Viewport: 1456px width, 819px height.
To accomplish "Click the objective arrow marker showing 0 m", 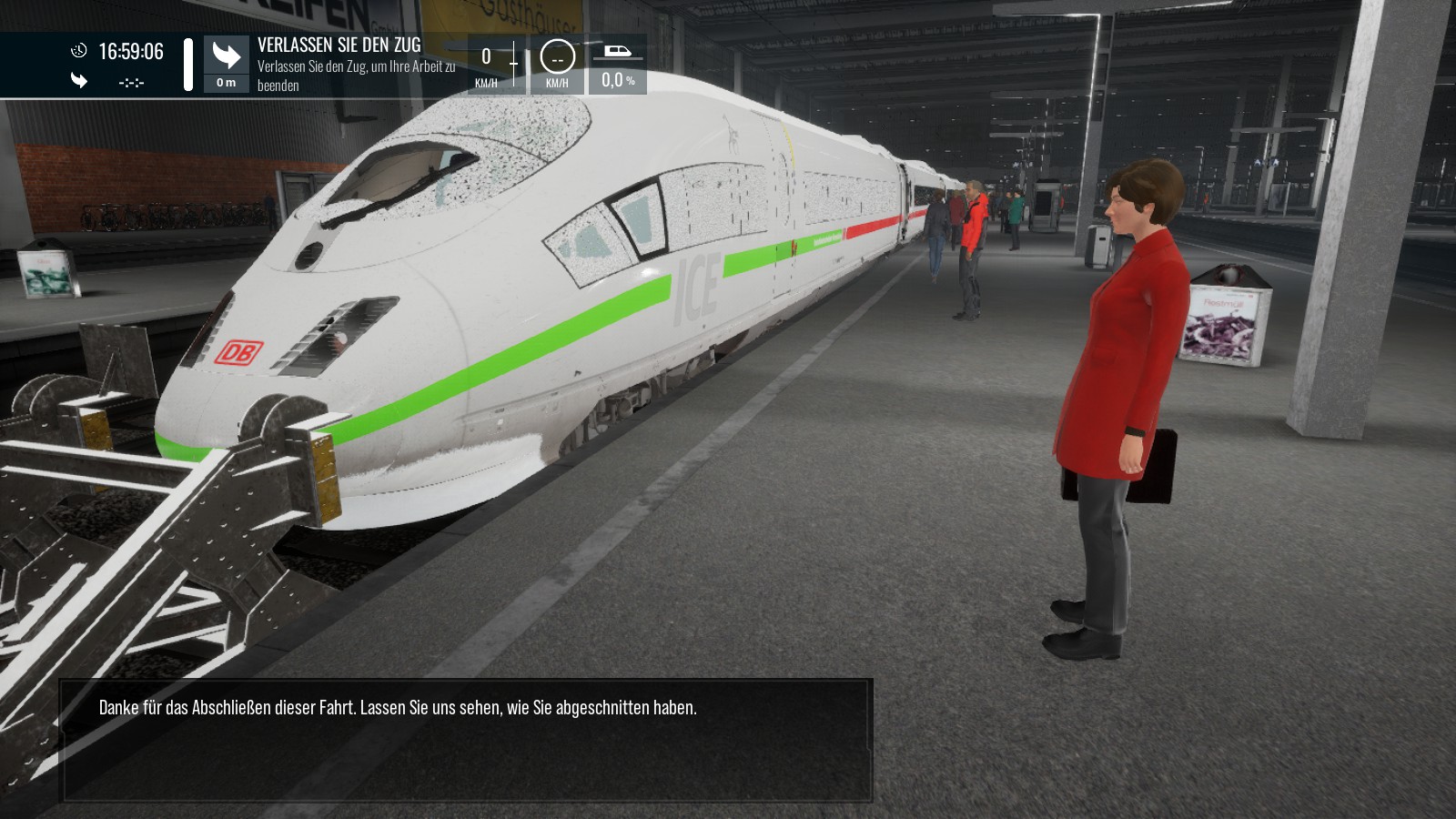I will [226, 64].
